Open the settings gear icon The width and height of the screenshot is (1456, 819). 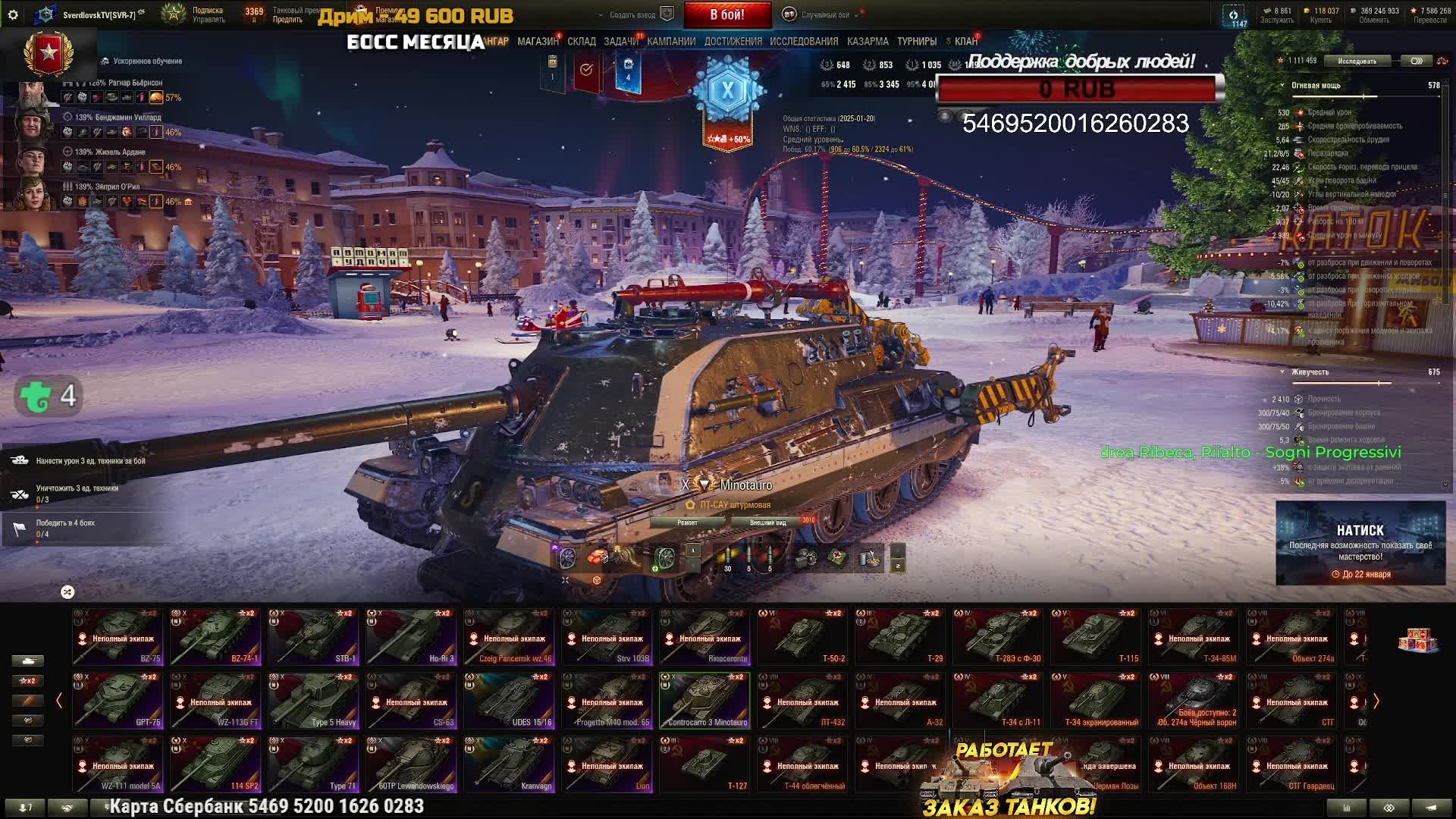pos(13,14)
